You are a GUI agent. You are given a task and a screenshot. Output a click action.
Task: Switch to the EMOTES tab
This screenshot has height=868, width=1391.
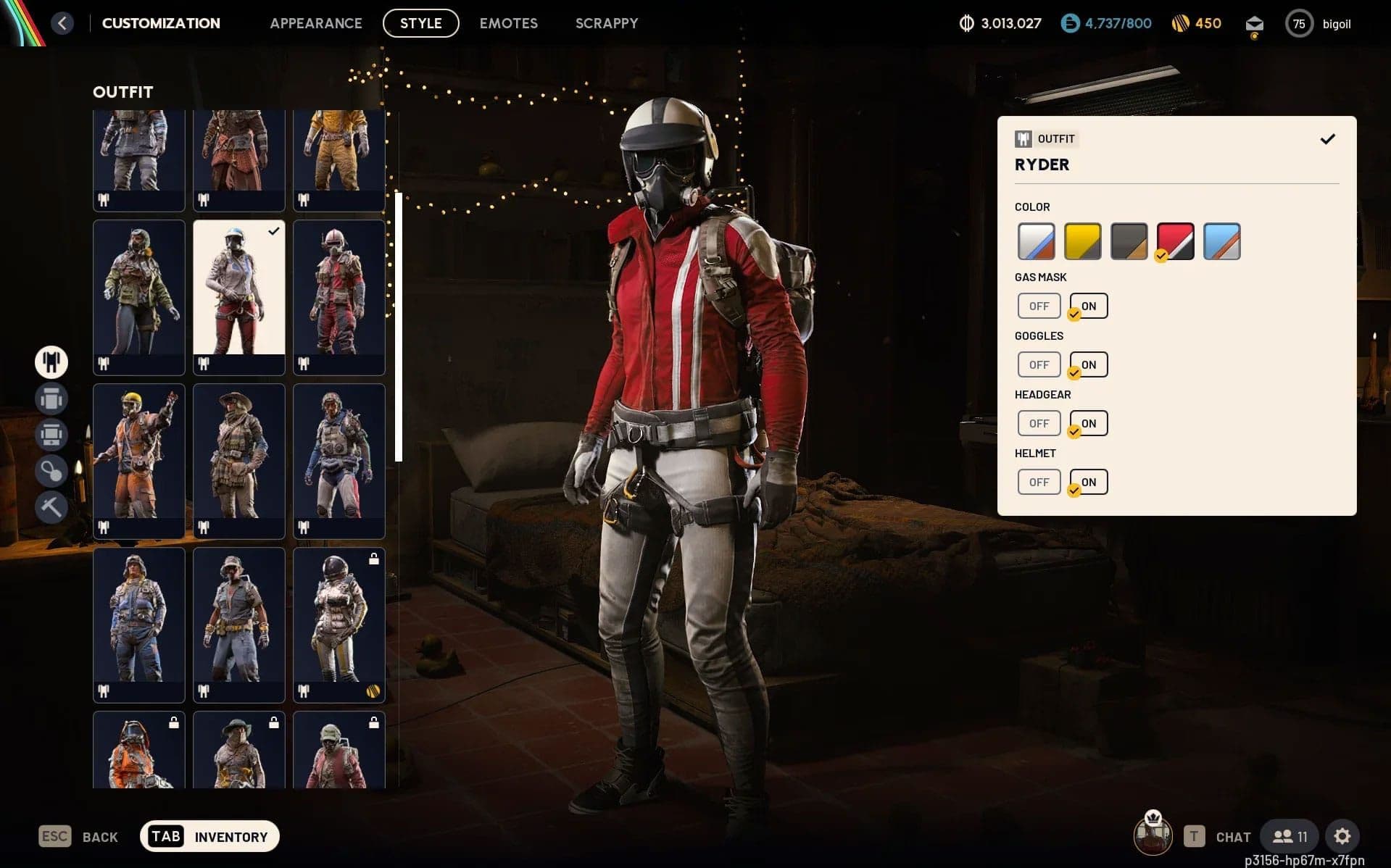[x=507, y=22]
